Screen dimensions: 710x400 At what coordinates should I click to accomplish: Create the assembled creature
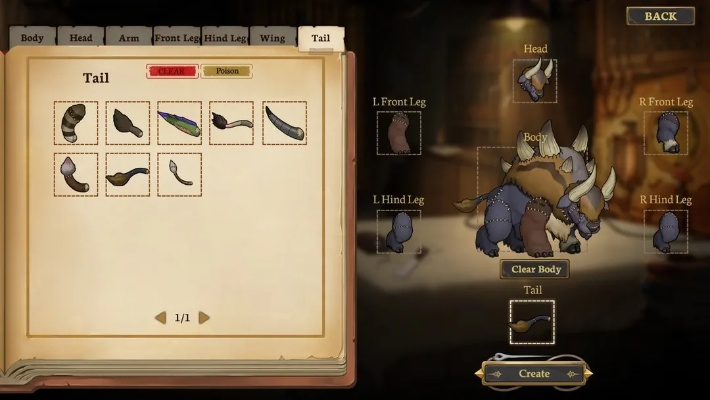(x=534, y=373)
